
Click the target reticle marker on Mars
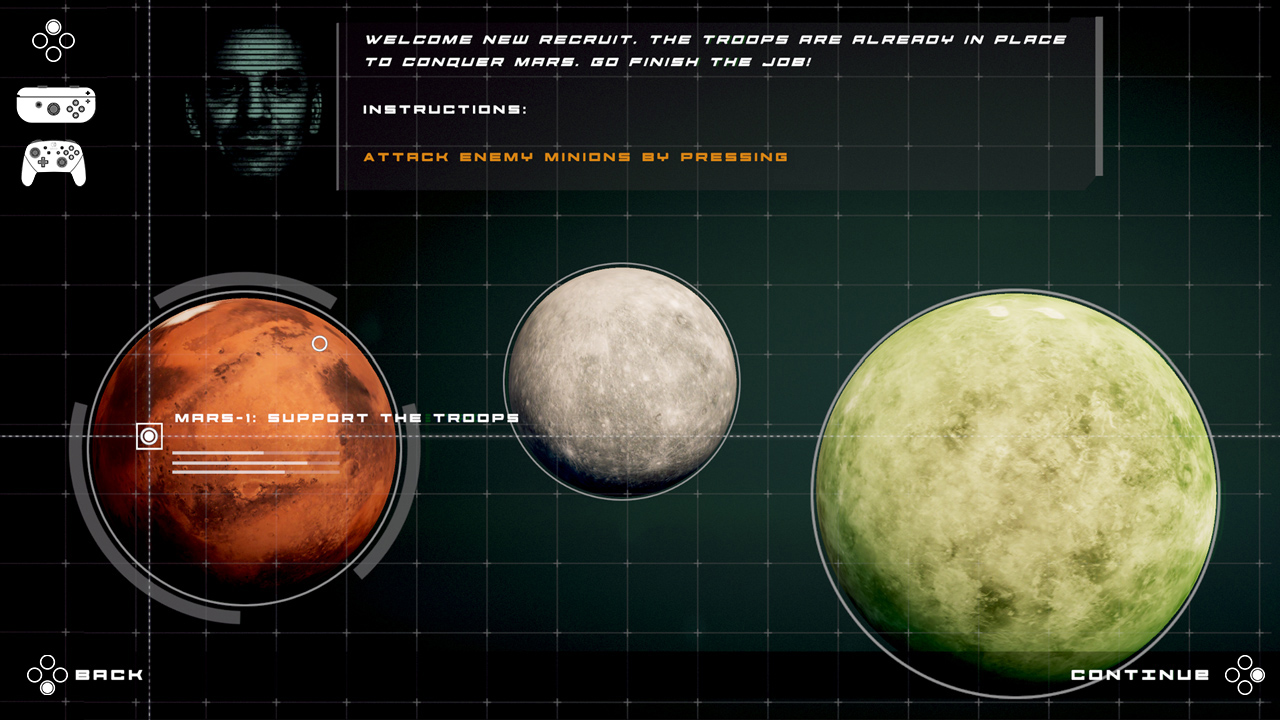pos(149,437)
